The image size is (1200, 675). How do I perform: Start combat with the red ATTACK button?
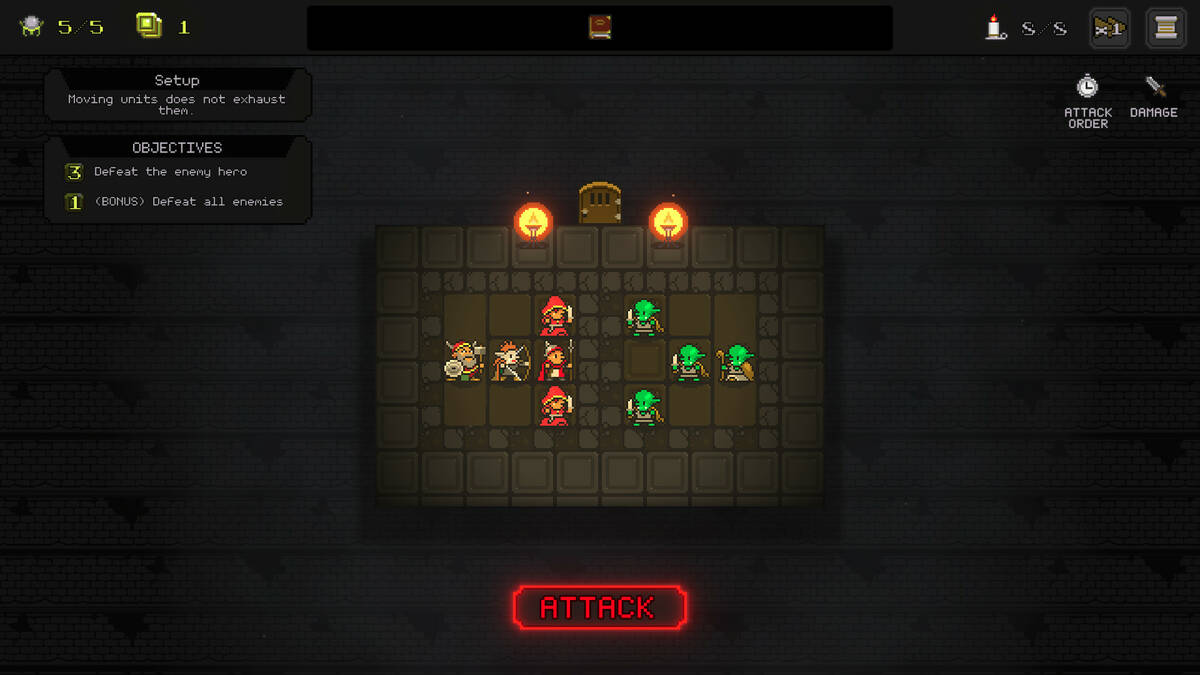tap(599, 608)
